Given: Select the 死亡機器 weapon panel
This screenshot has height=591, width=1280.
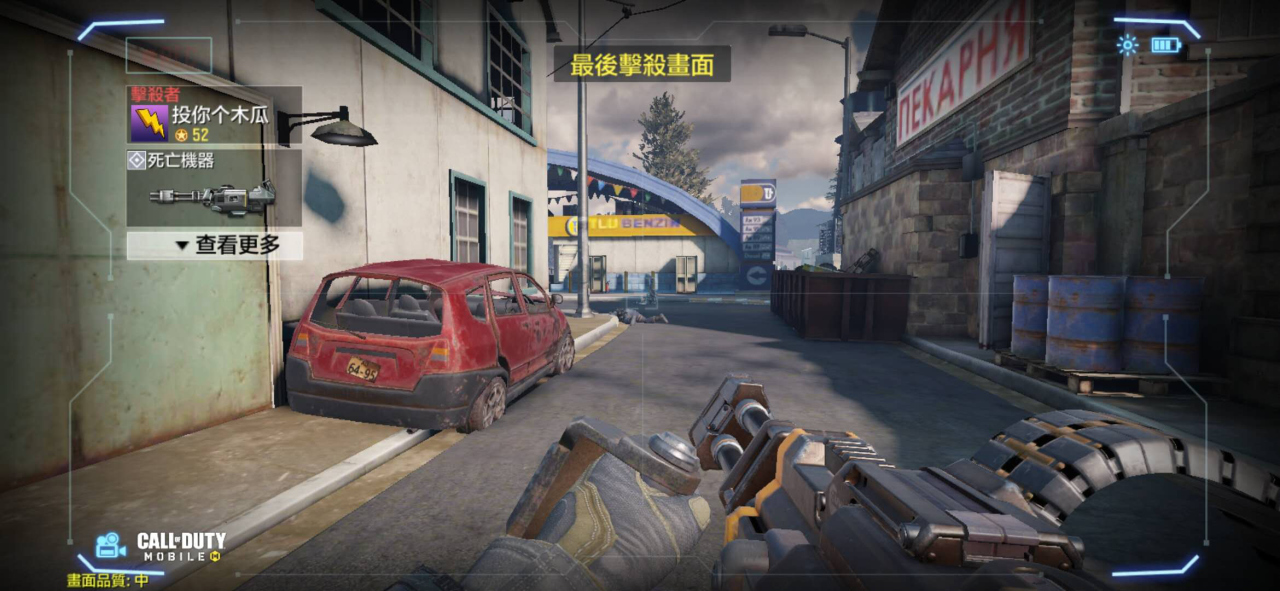Looking at the screenshot, I should point(214,187).
